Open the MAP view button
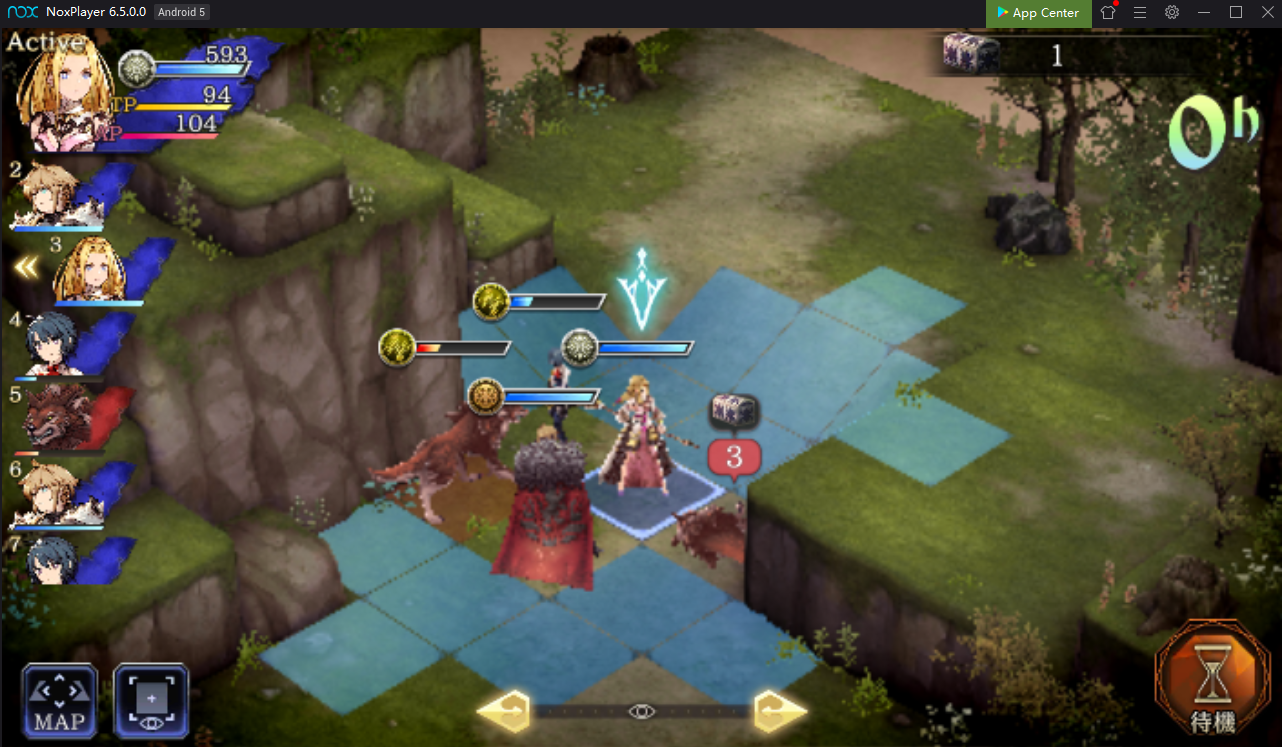The image size is (1282, 747). point(60,701)
